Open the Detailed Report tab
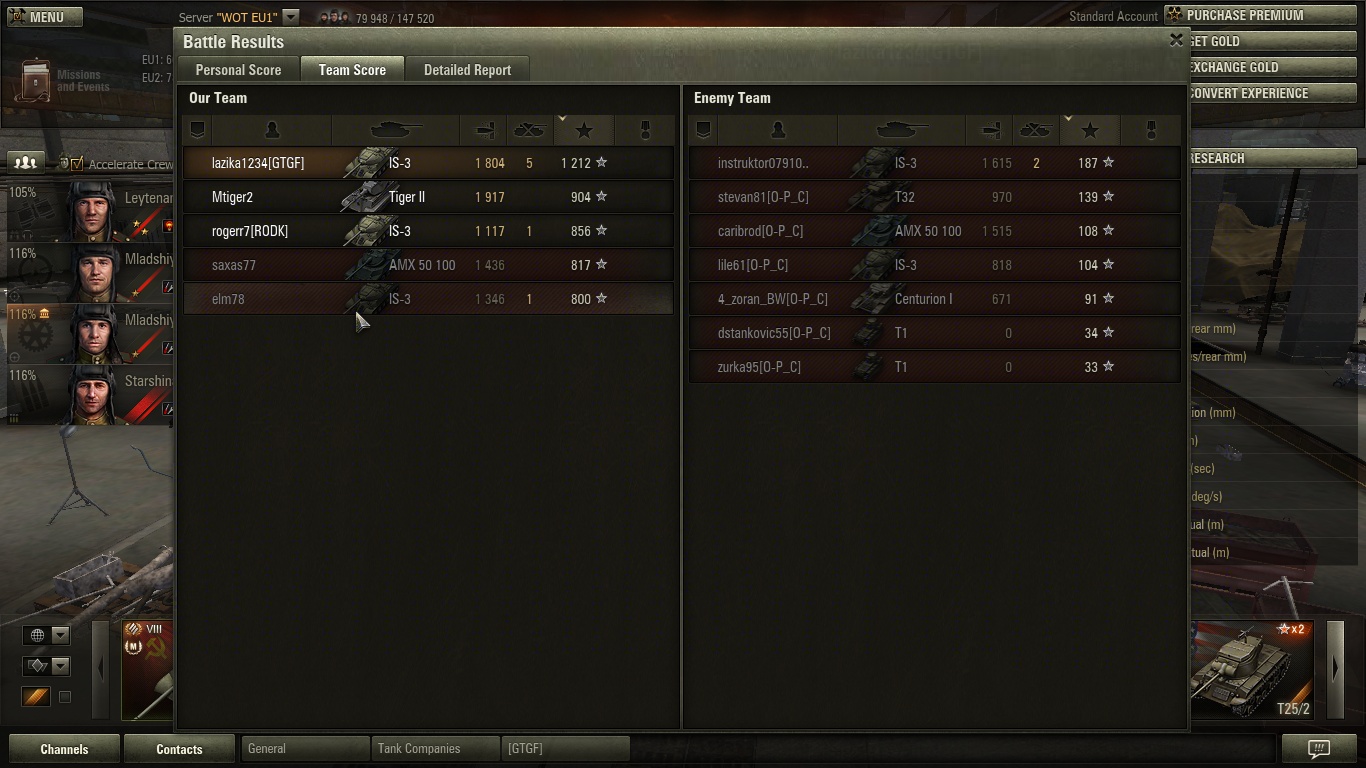 [x=467, y=70]
